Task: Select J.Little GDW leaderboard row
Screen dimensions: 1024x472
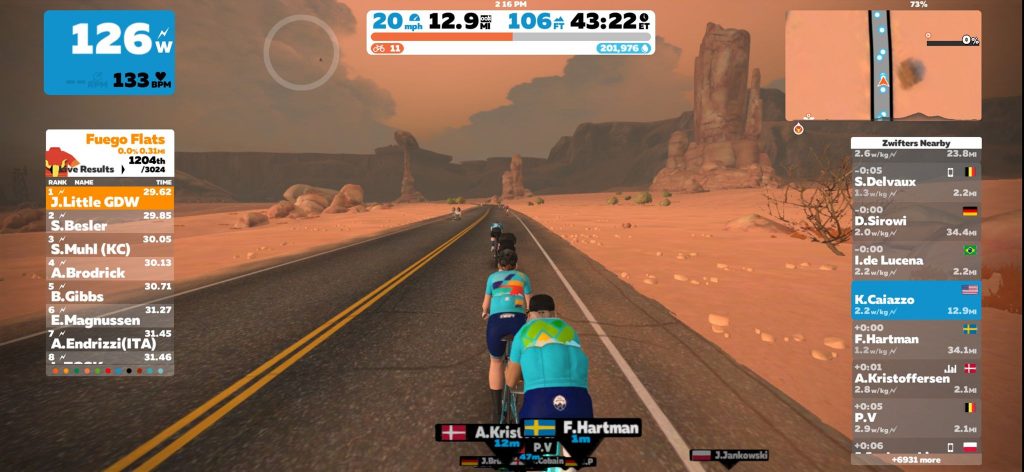Action: (110, 200)
